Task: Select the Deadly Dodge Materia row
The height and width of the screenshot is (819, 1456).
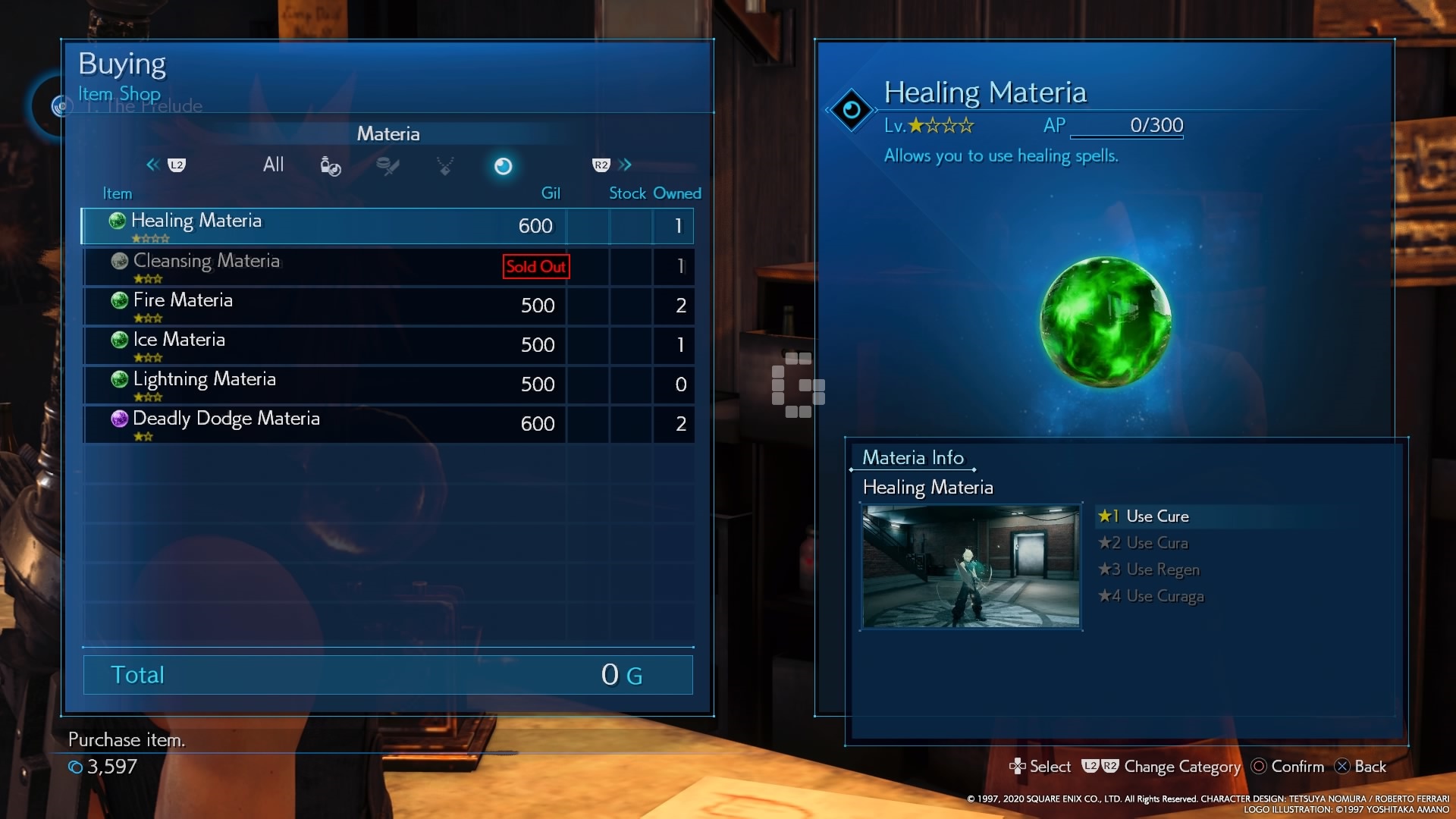Action: pos(387,424)
